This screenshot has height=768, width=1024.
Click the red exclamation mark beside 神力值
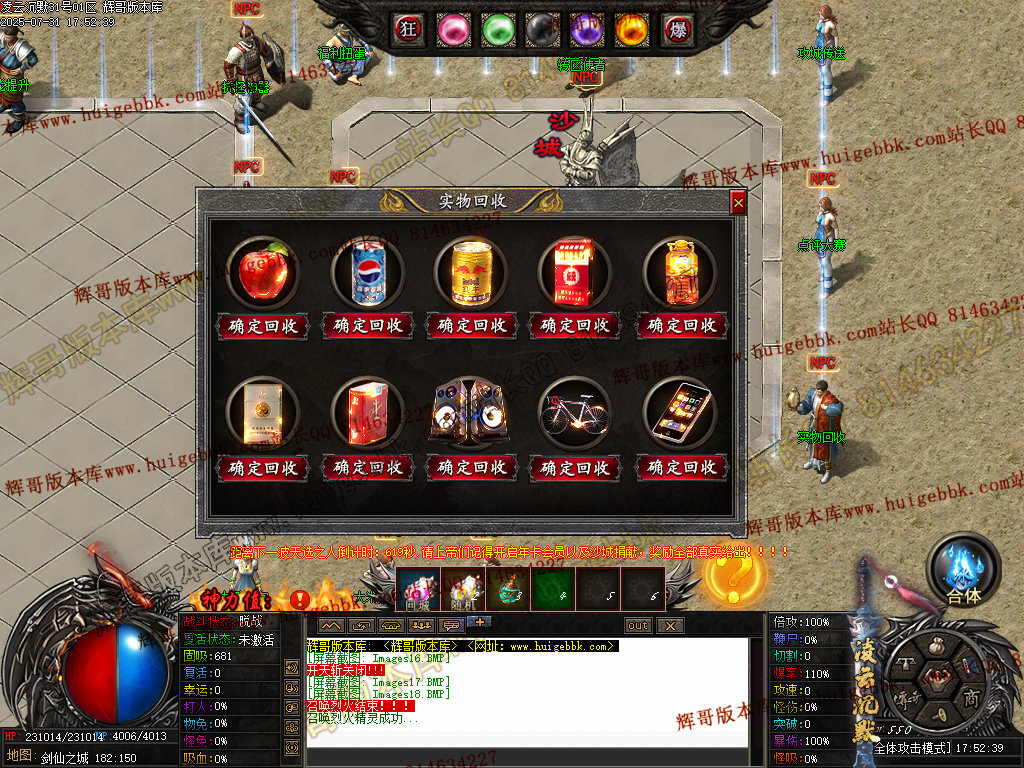point(300,600)
